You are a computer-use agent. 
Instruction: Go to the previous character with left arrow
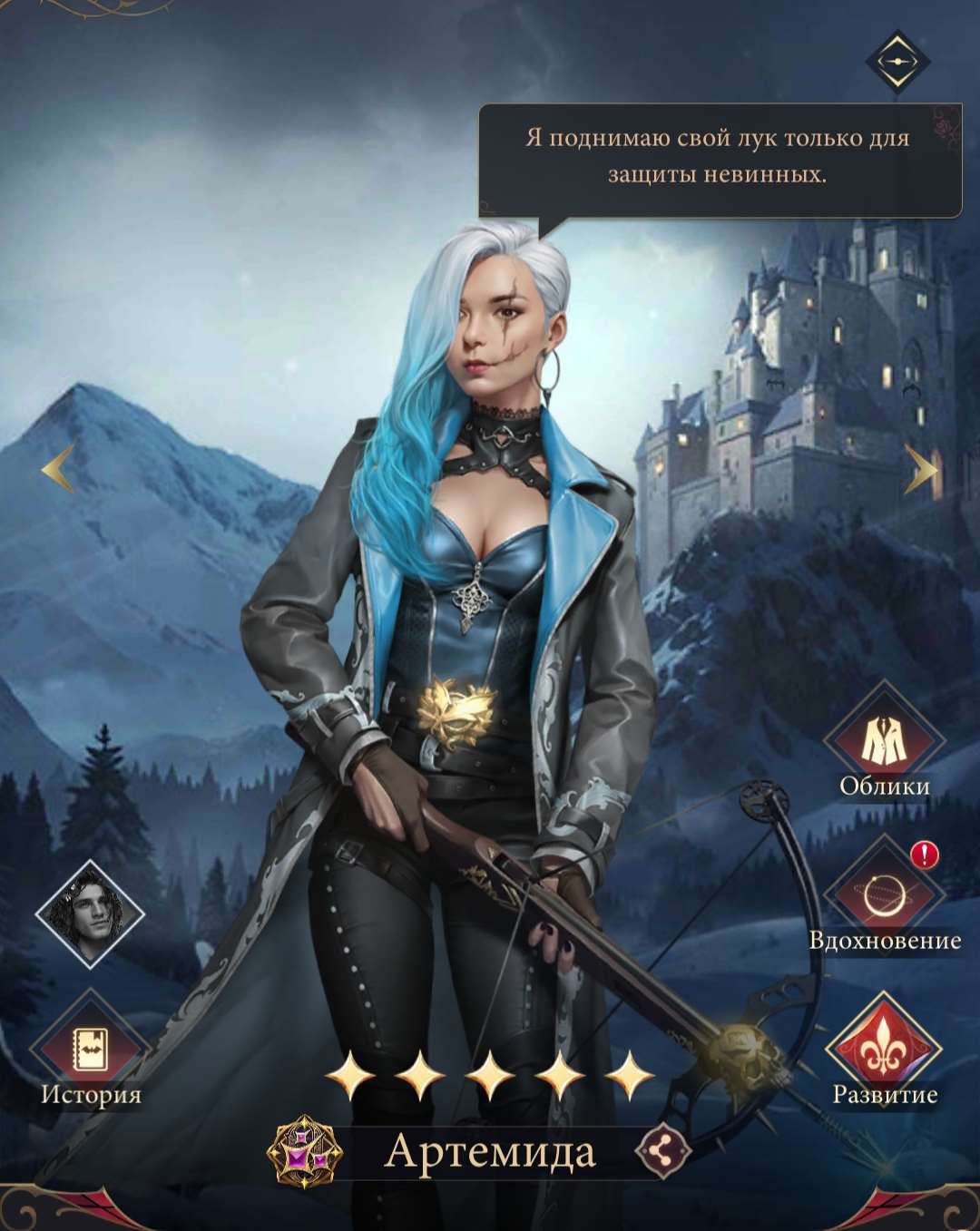pos(58,470)
